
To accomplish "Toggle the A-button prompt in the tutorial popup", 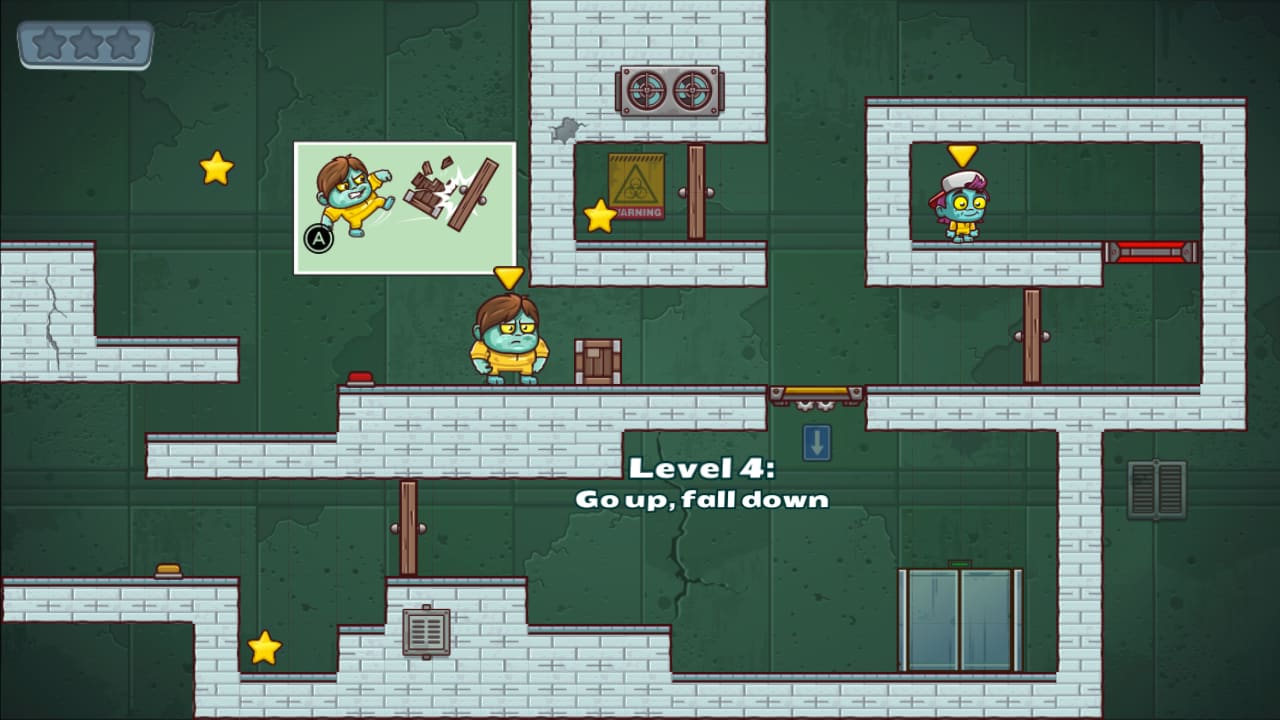I will pyautogui.click(x=317, y=240).
